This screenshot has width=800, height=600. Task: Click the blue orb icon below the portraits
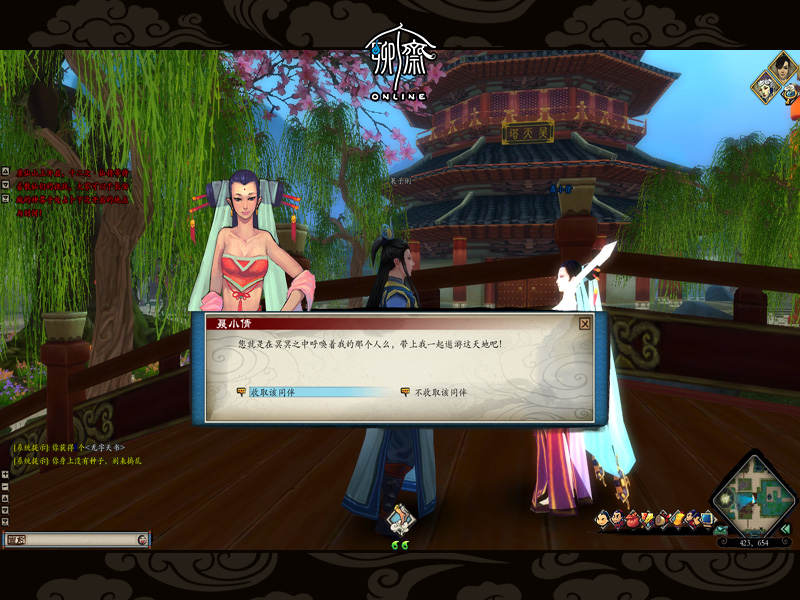click(x=790, y=93)
